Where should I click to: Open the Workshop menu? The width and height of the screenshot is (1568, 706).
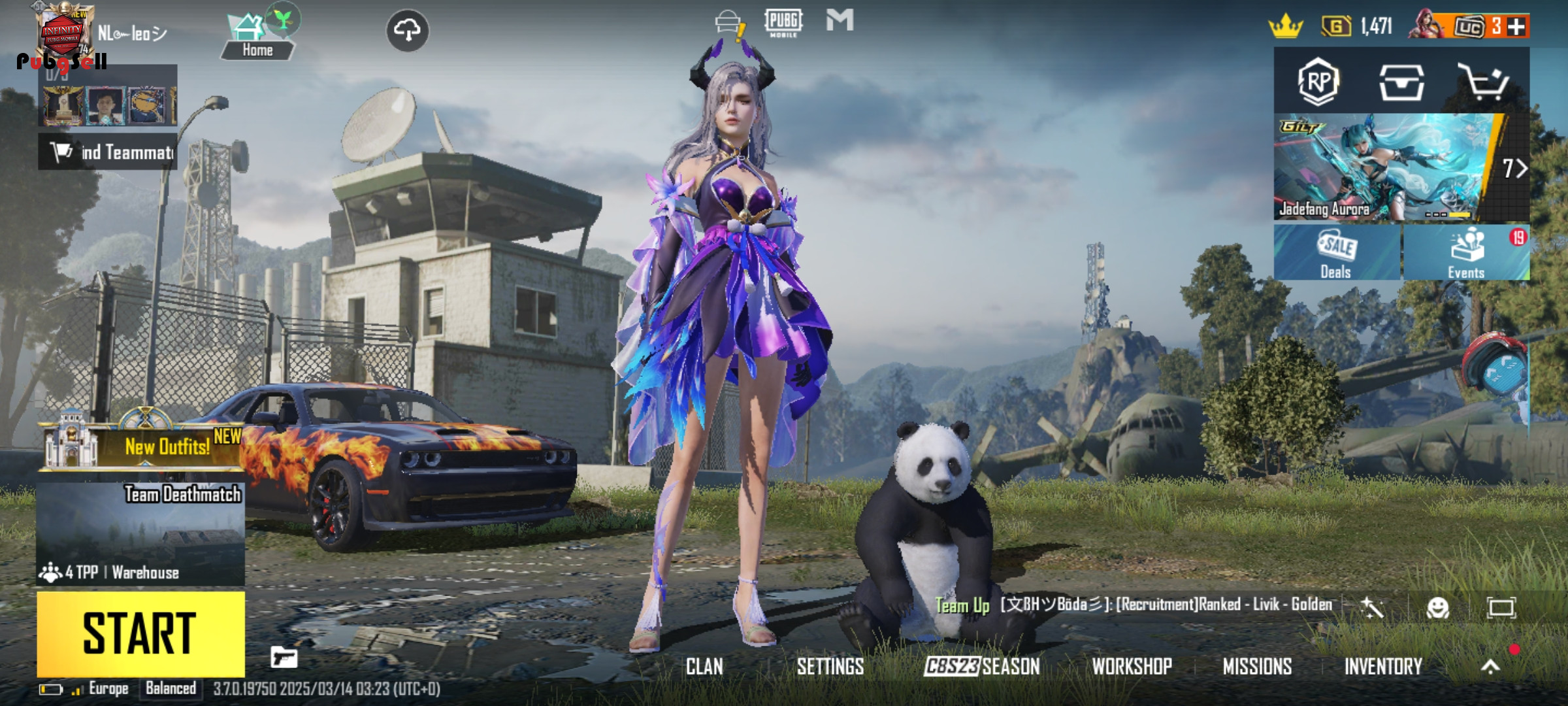[1132, 666]
